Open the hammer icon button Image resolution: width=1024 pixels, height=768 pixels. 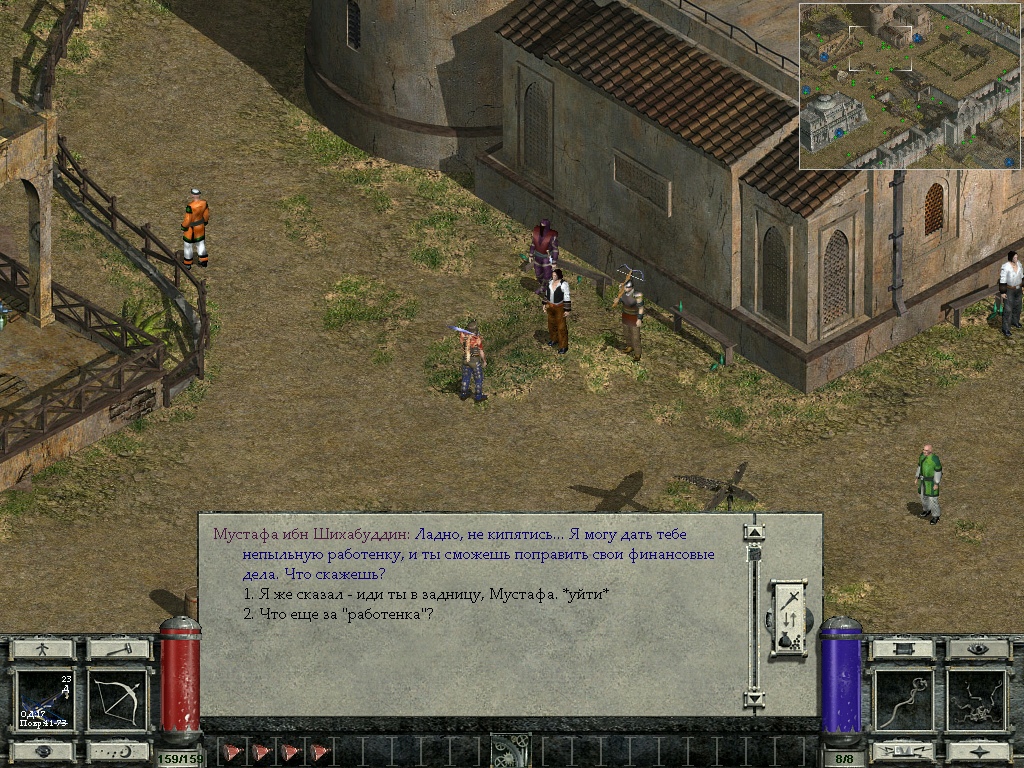point(118,649)
